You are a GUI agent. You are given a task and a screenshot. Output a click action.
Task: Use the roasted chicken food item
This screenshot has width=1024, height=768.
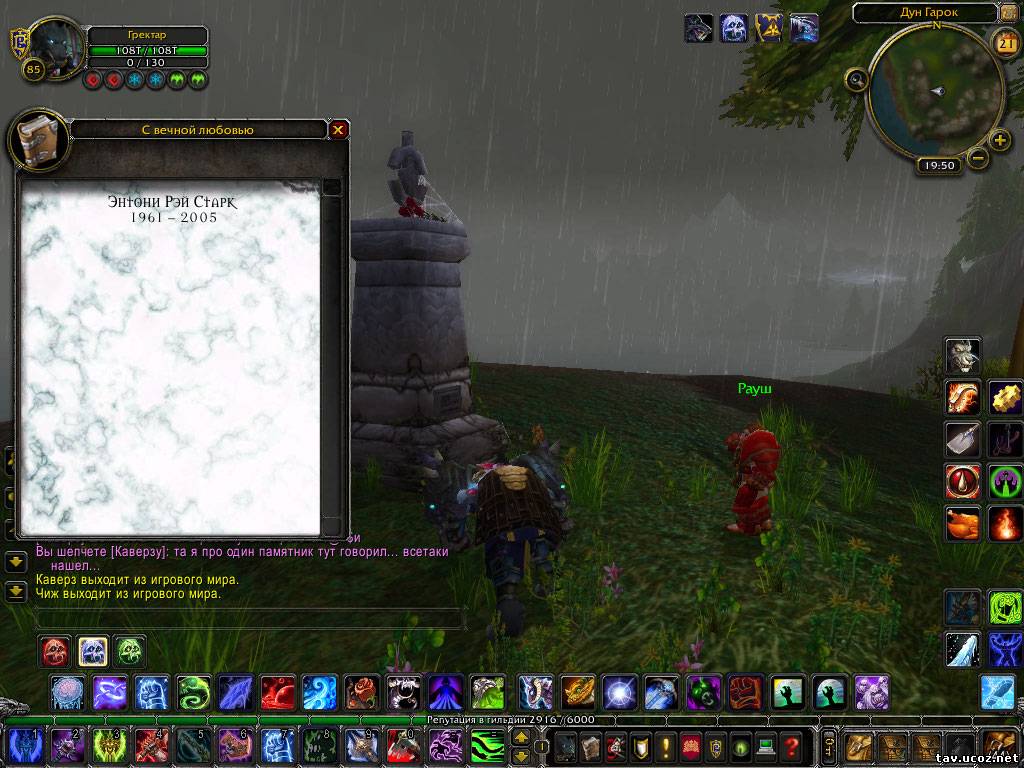(963, 523)
